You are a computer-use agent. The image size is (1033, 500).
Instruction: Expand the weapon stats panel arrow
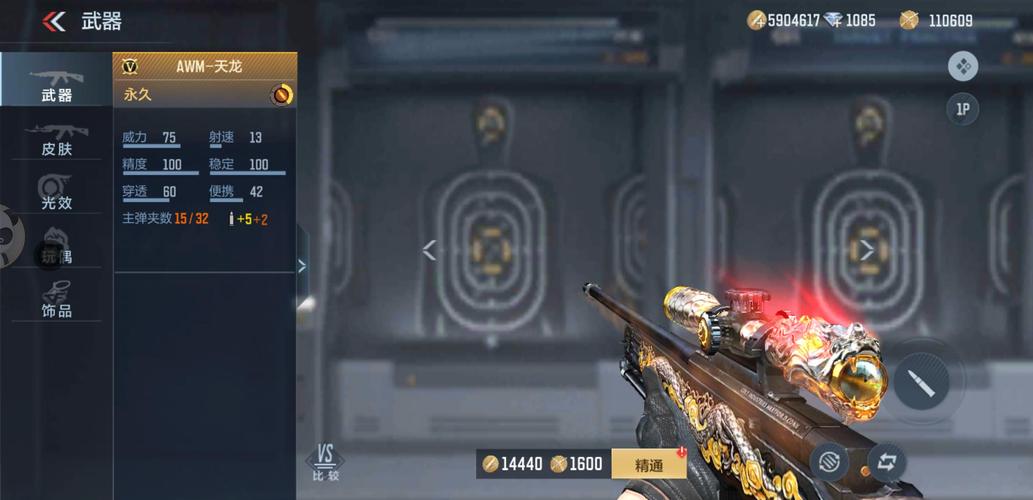coord(302,265)
